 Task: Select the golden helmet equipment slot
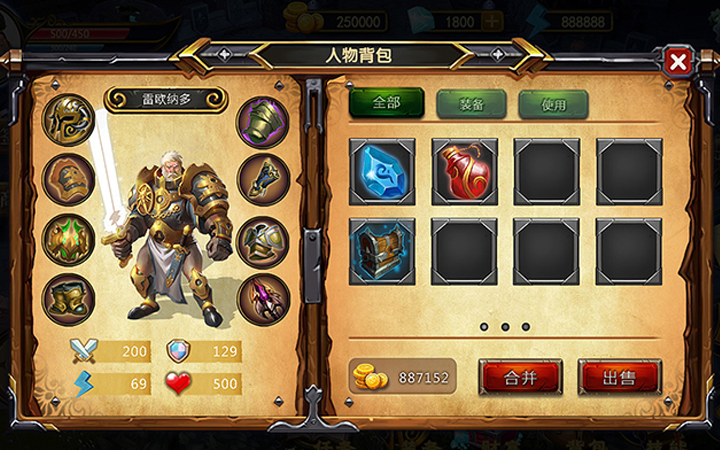(x=69, y=121)
